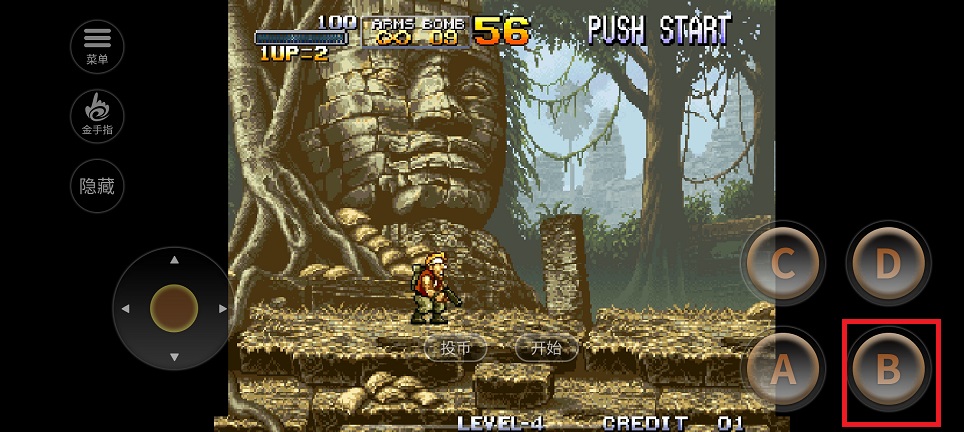Tap the right arrow on the joystick
The width and height of the screenshot is (964, 432).
click(x=223, y=309)
